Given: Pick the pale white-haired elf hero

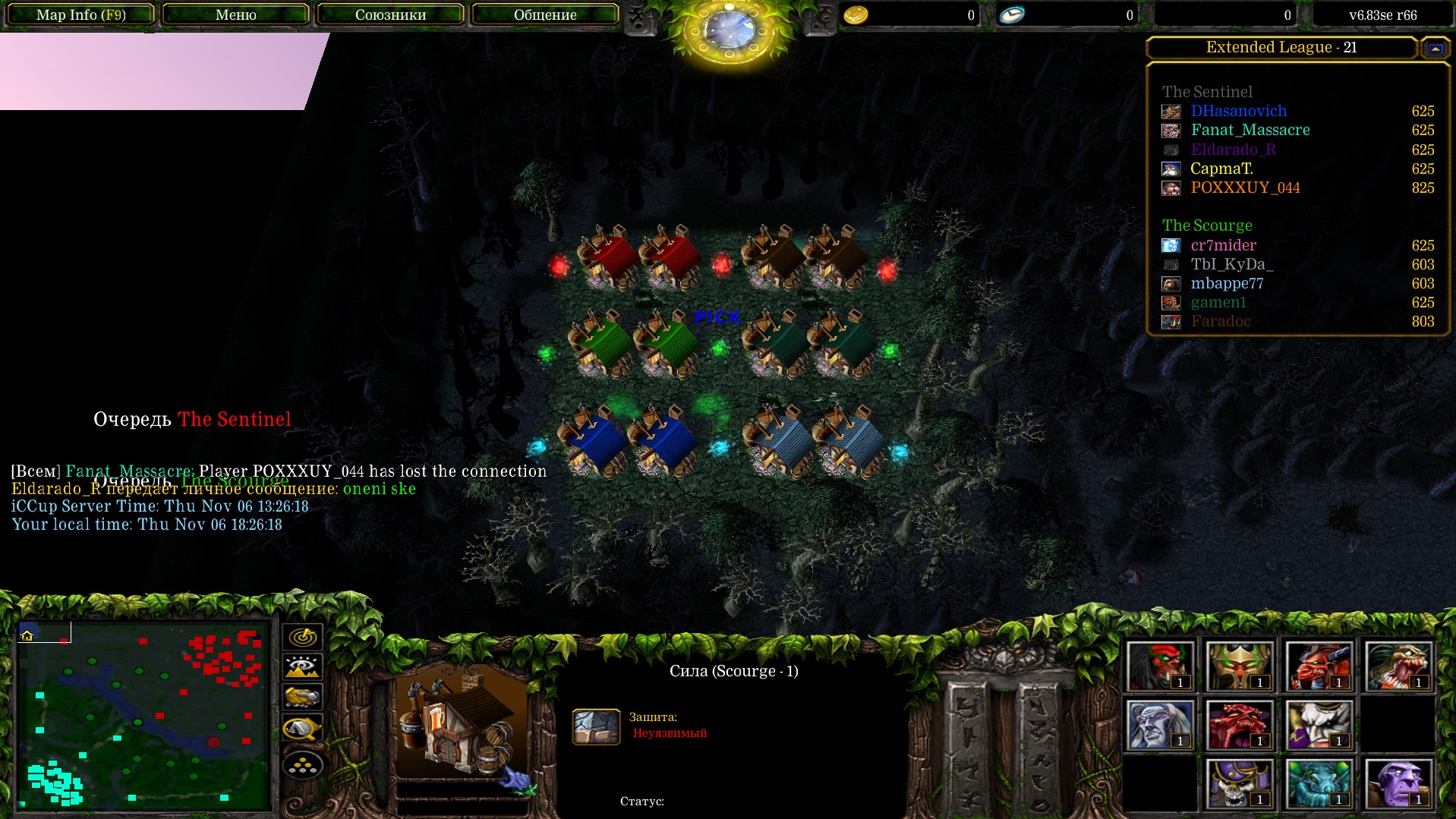Looking at the screenshot, I should pos(1159,724).
